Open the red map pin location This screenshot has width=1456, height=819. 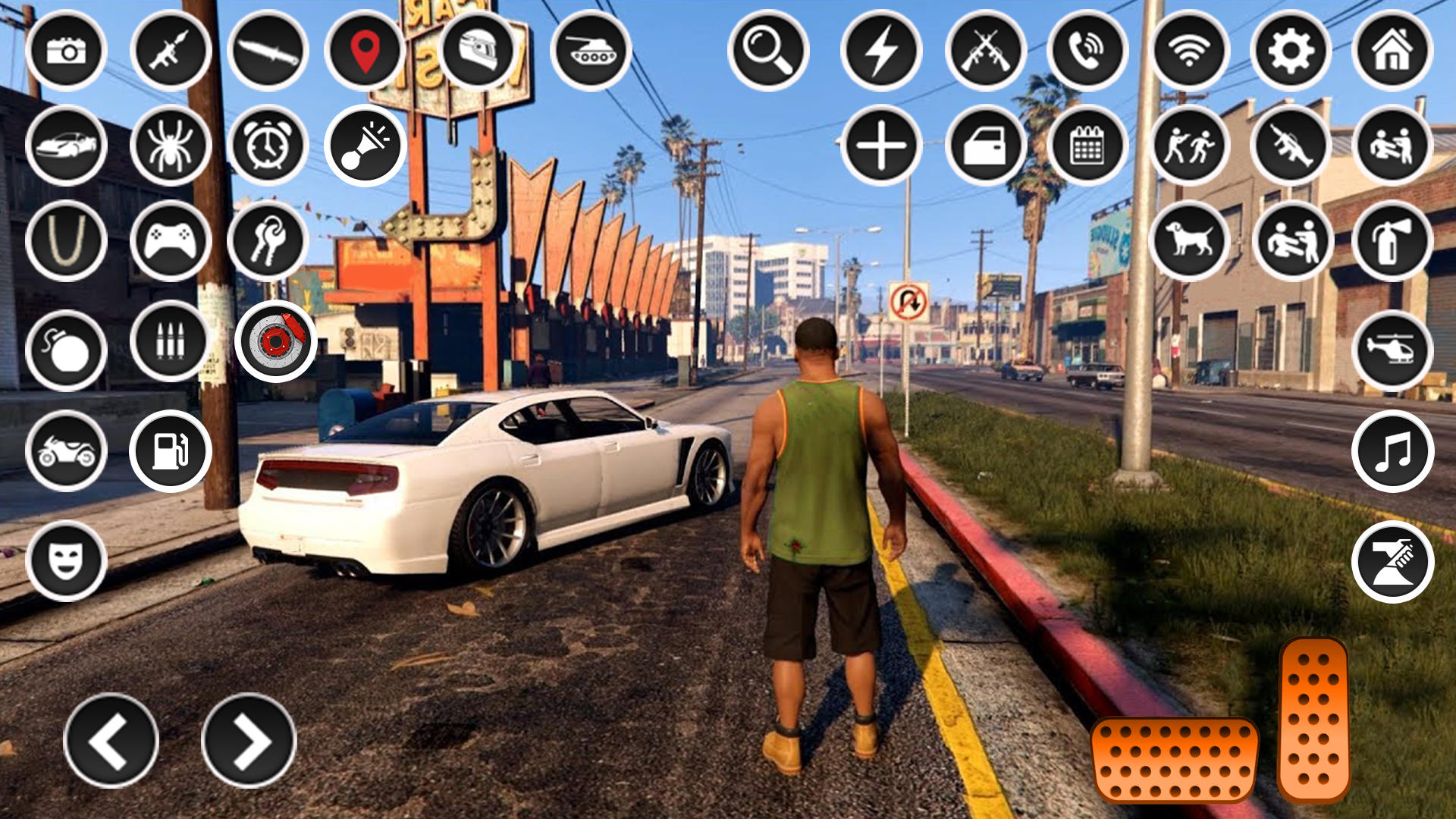365,51
